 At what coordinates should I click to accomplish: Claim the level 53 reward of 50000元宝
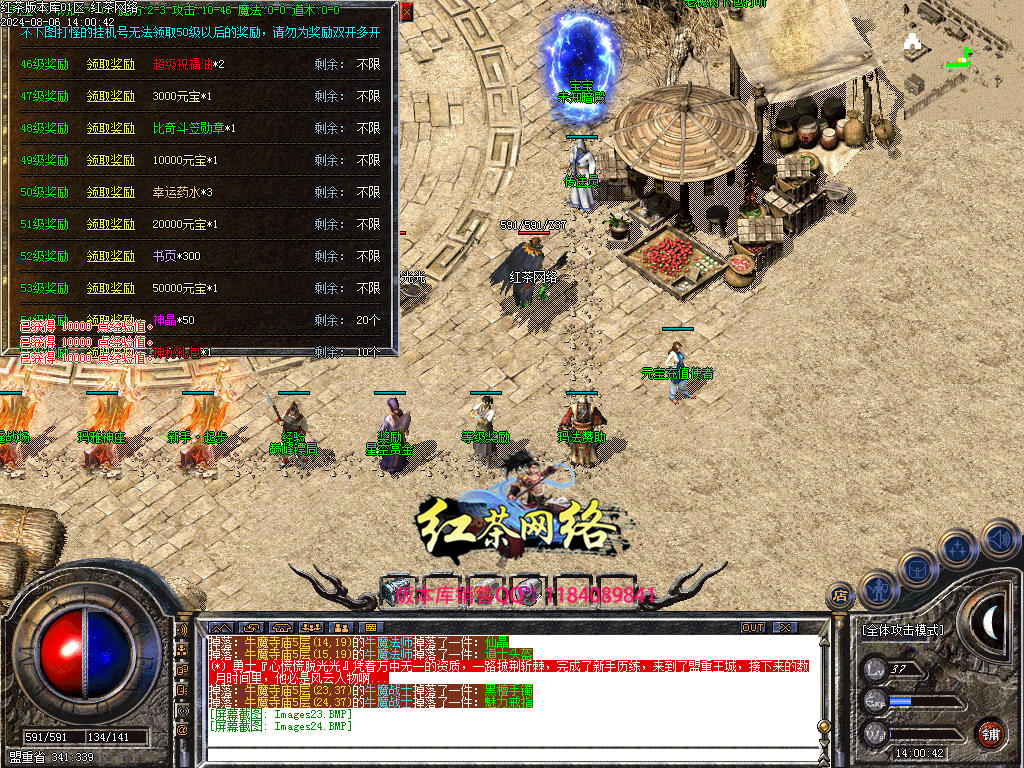[110, 288]
